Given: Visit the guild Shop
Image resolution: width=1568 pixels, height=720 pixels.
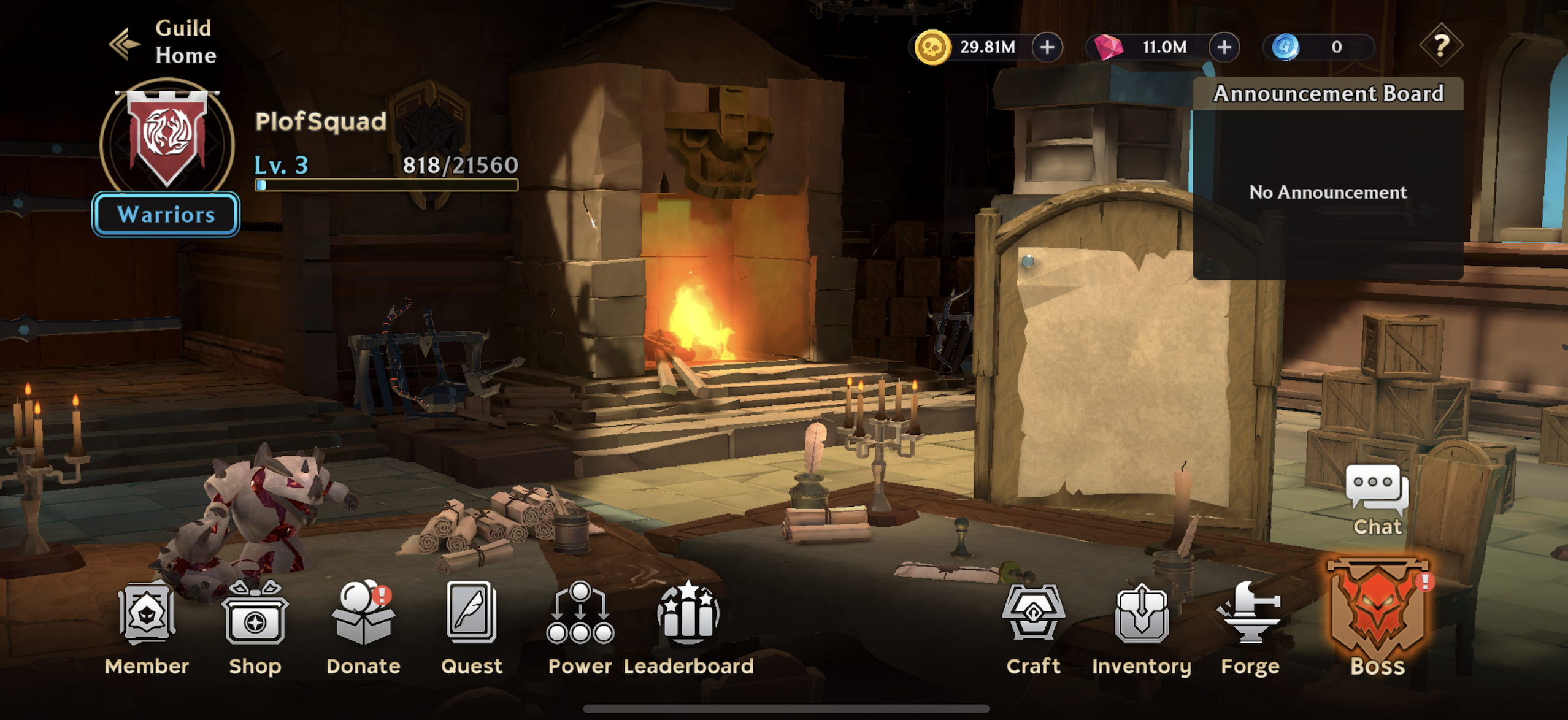Looking at the screenshot, I should pyautogui.click(x=255, y=627).
